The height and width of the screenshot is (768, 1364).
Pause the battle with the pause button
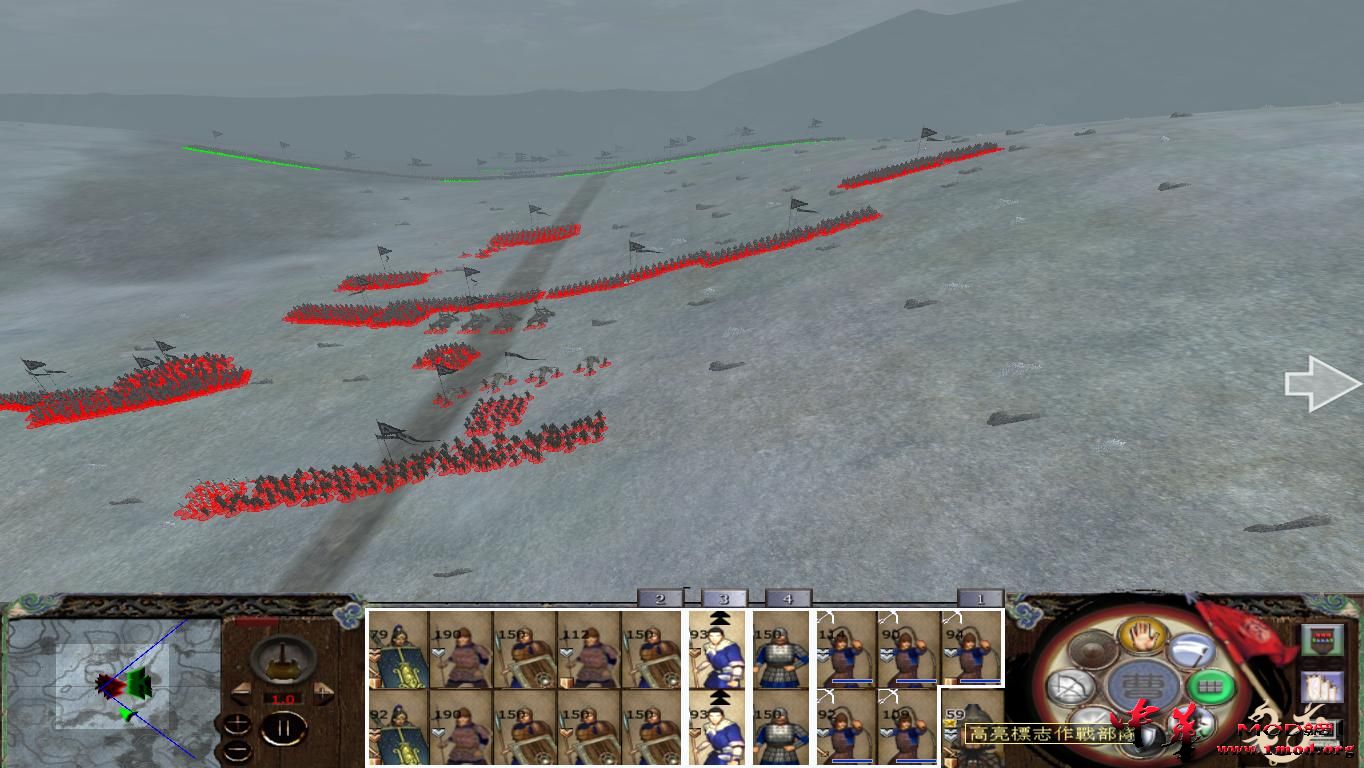click(x=283, y=727)
